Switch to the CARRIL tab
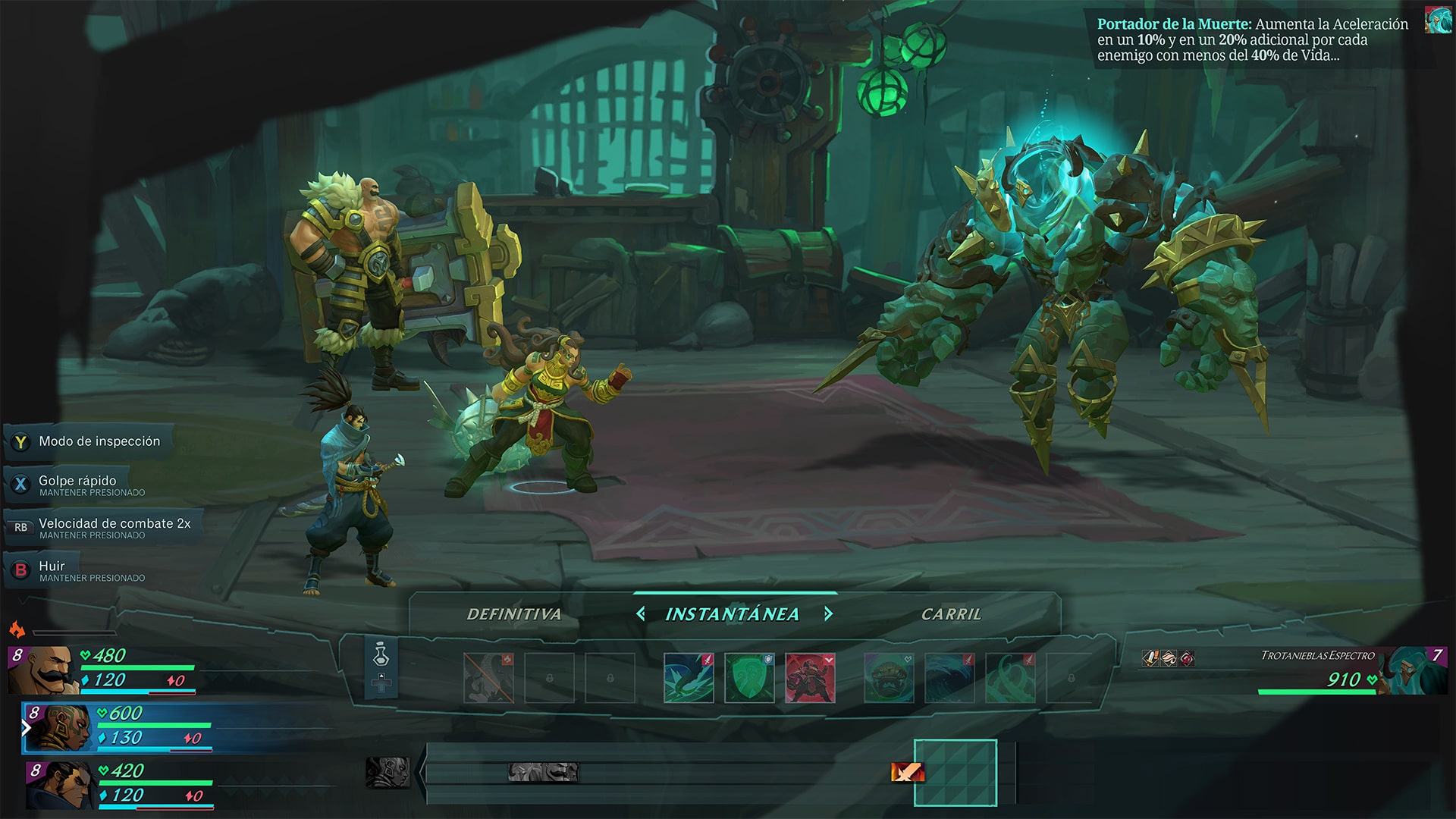This screenshot has width=1456, height=819. [952, 615]
